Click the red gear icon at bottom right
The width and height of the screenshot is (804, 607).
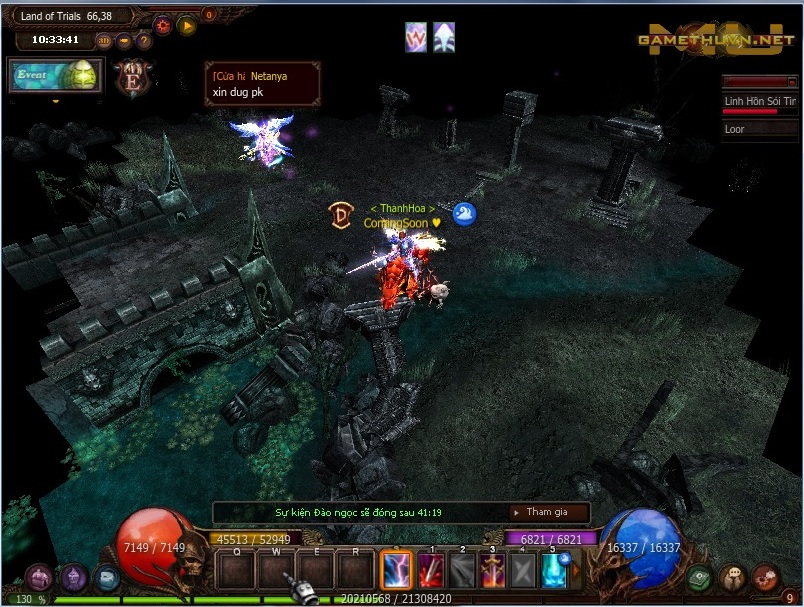(x=766, y=578)
